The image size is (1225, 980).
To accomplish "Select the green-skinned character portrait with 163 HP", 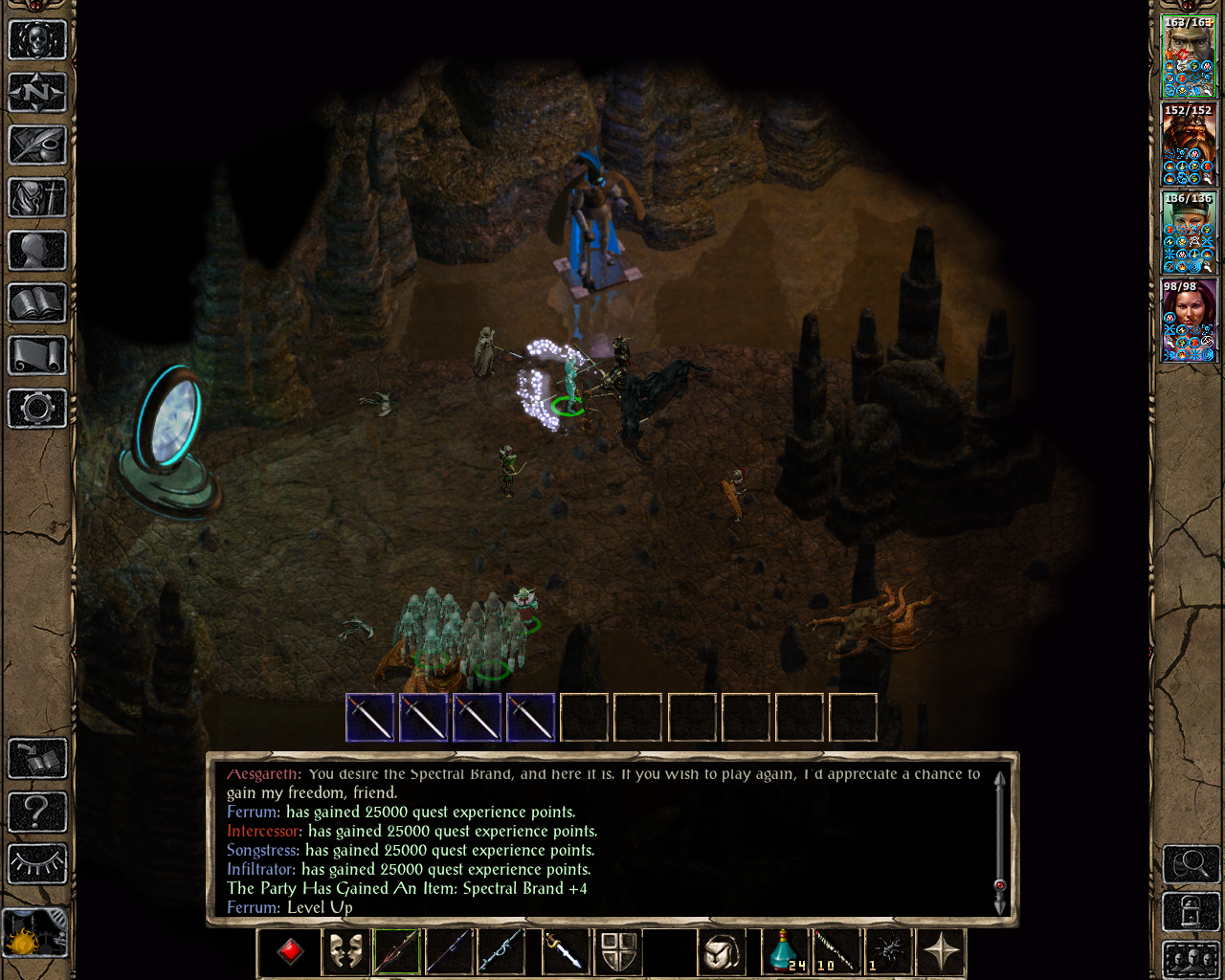I will 1189,56.
